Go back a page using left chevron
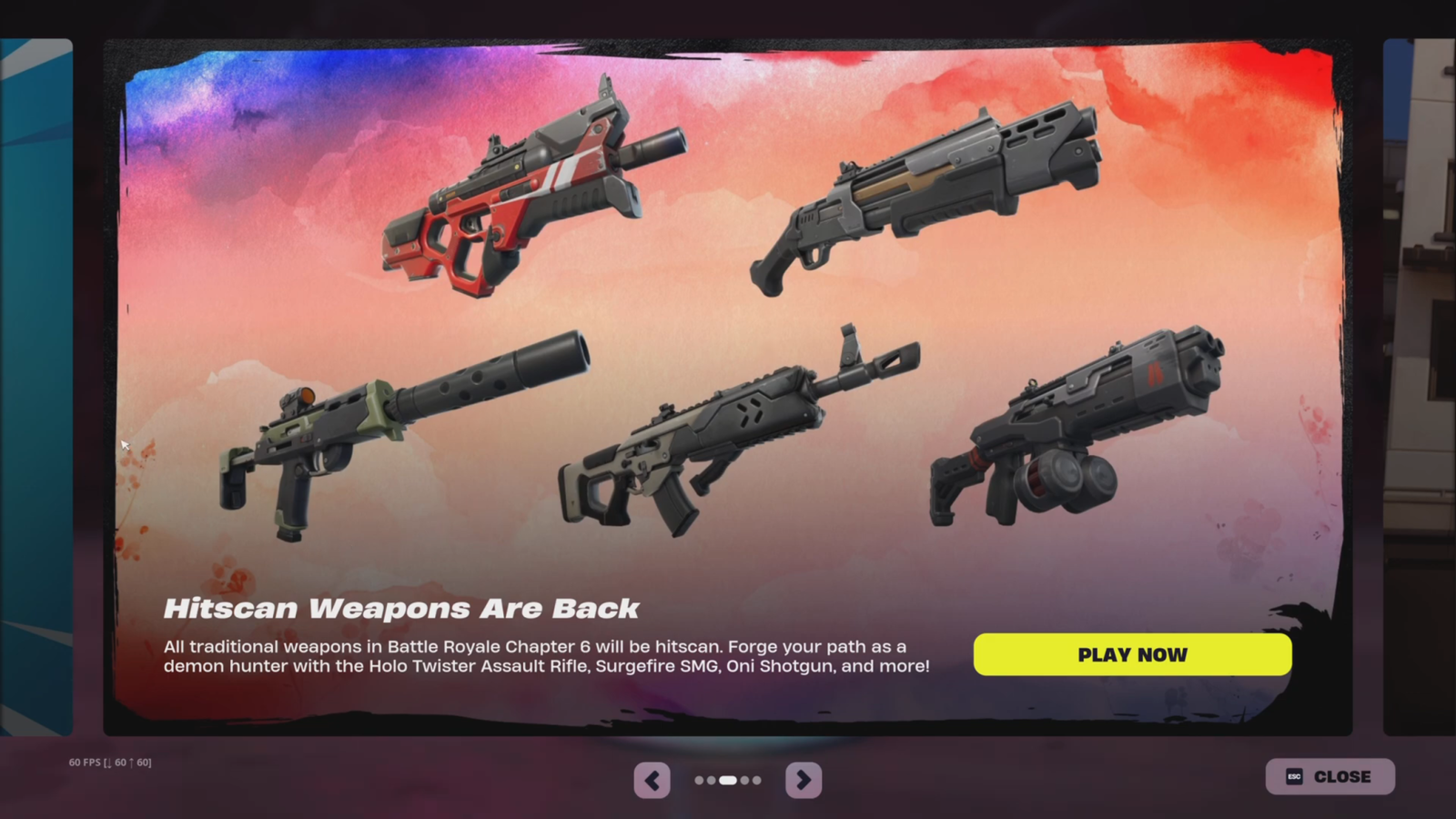Viewport: 1456px width, 819px height. (652, 780)
